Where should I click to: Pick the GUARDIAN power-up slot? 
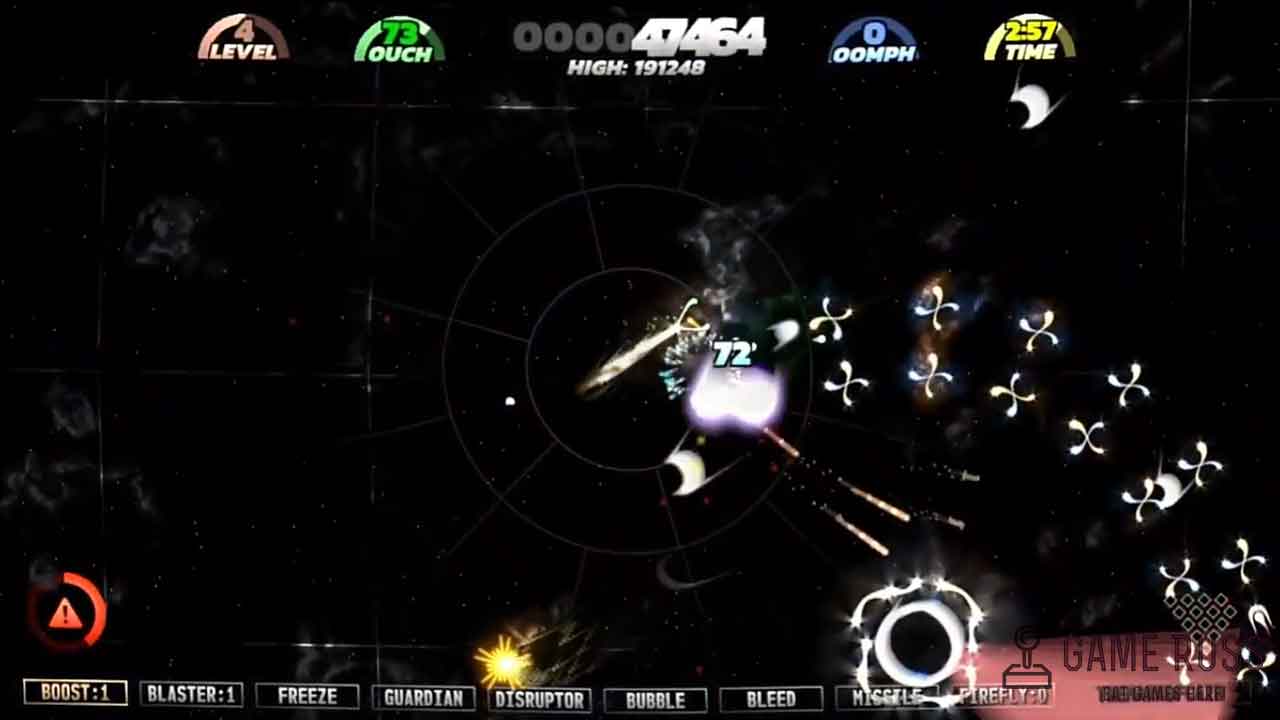(x=423, y=698)
